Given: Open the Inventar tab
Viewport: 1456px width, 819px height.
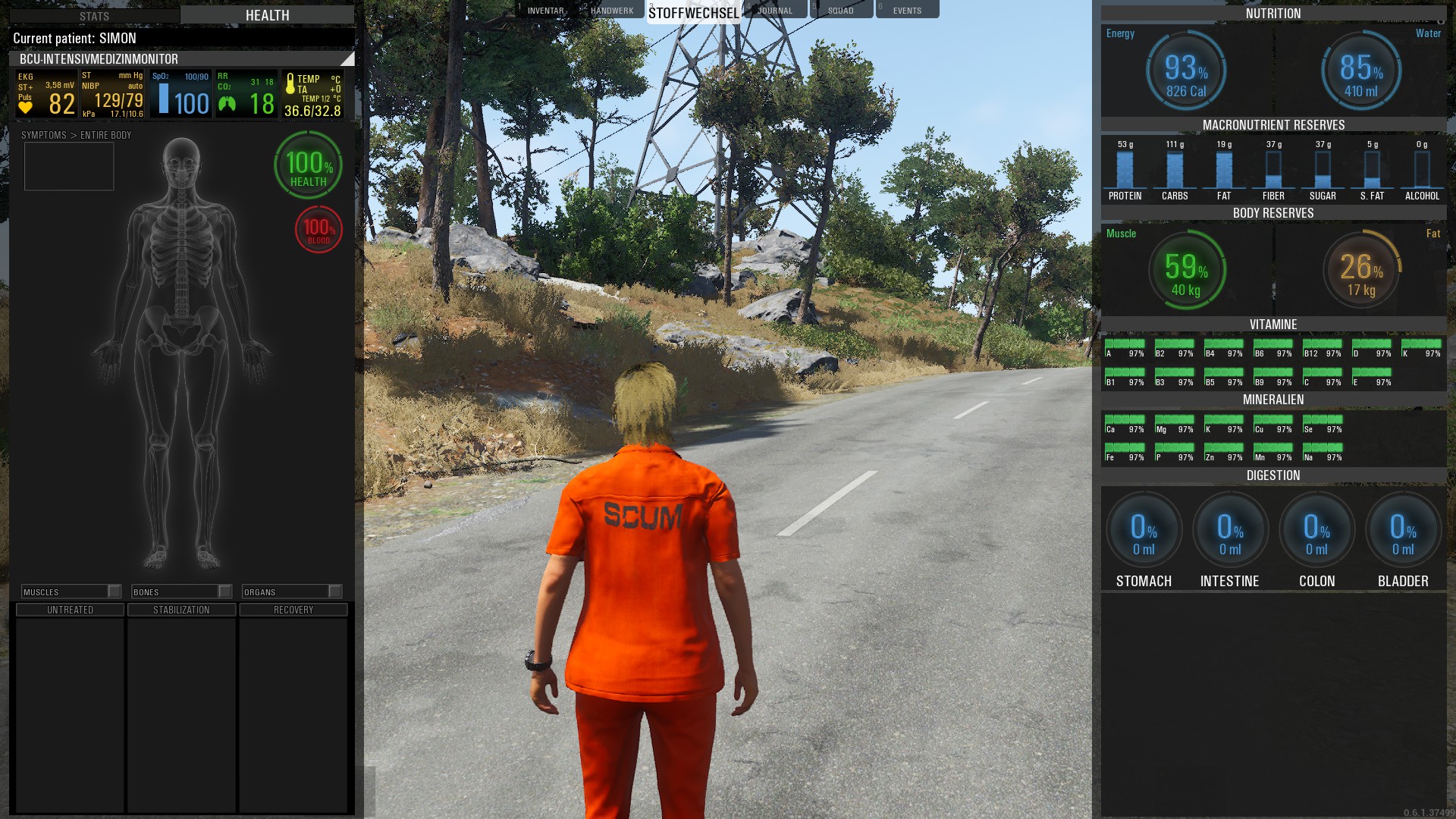Looking at the screenshot, I should 545,11.
